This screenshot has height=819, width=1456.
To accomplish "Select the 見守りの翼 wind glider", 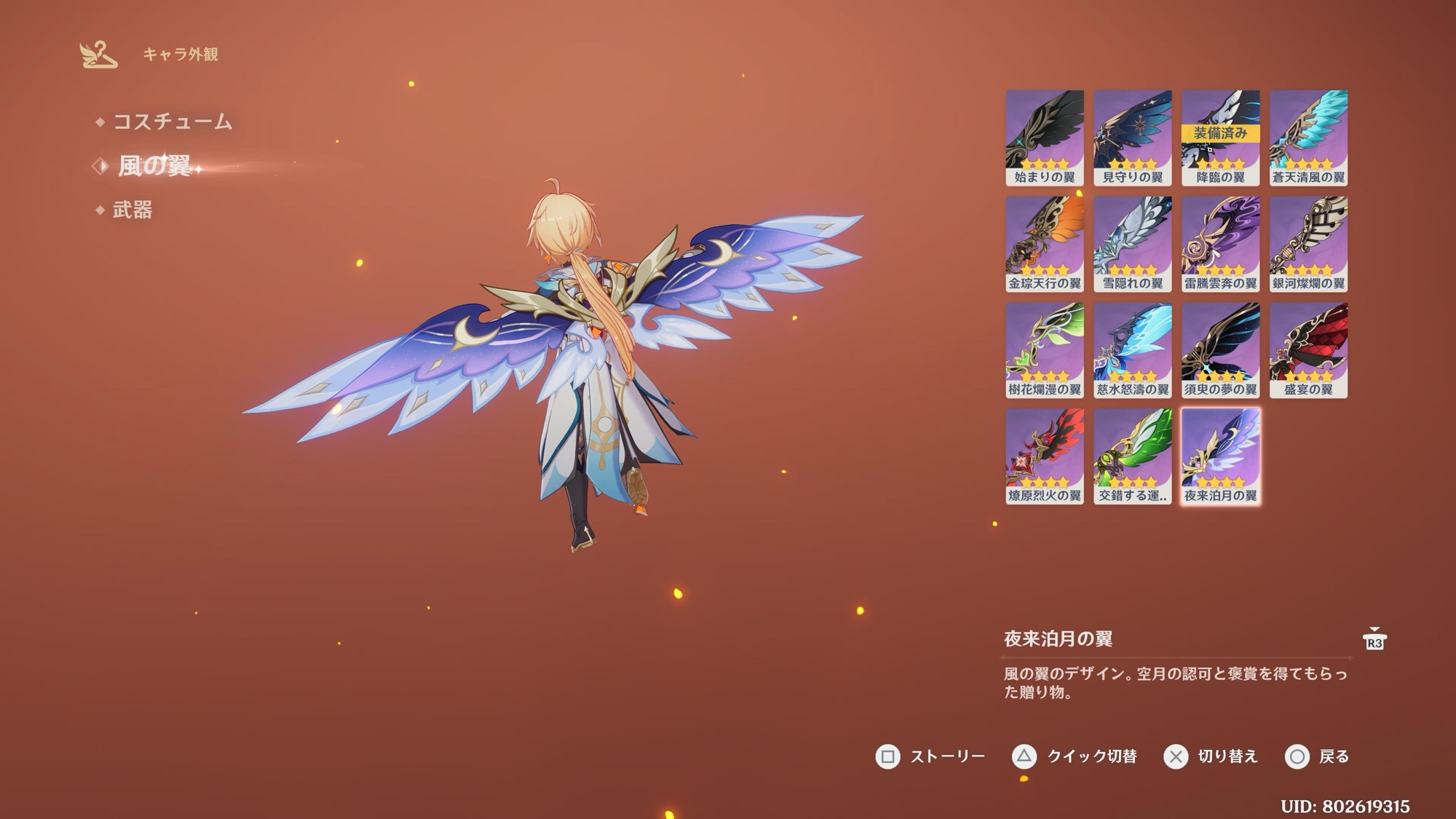I will (1132, 138).
